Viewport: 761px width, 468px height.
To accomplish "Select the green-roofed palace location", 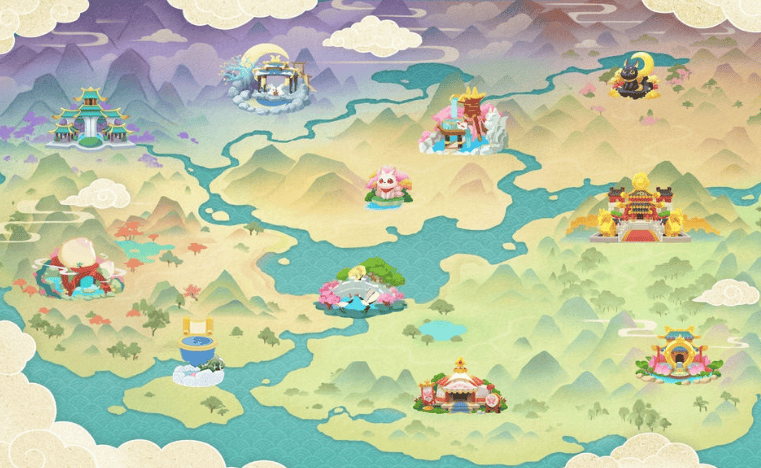I will point(90,120).
